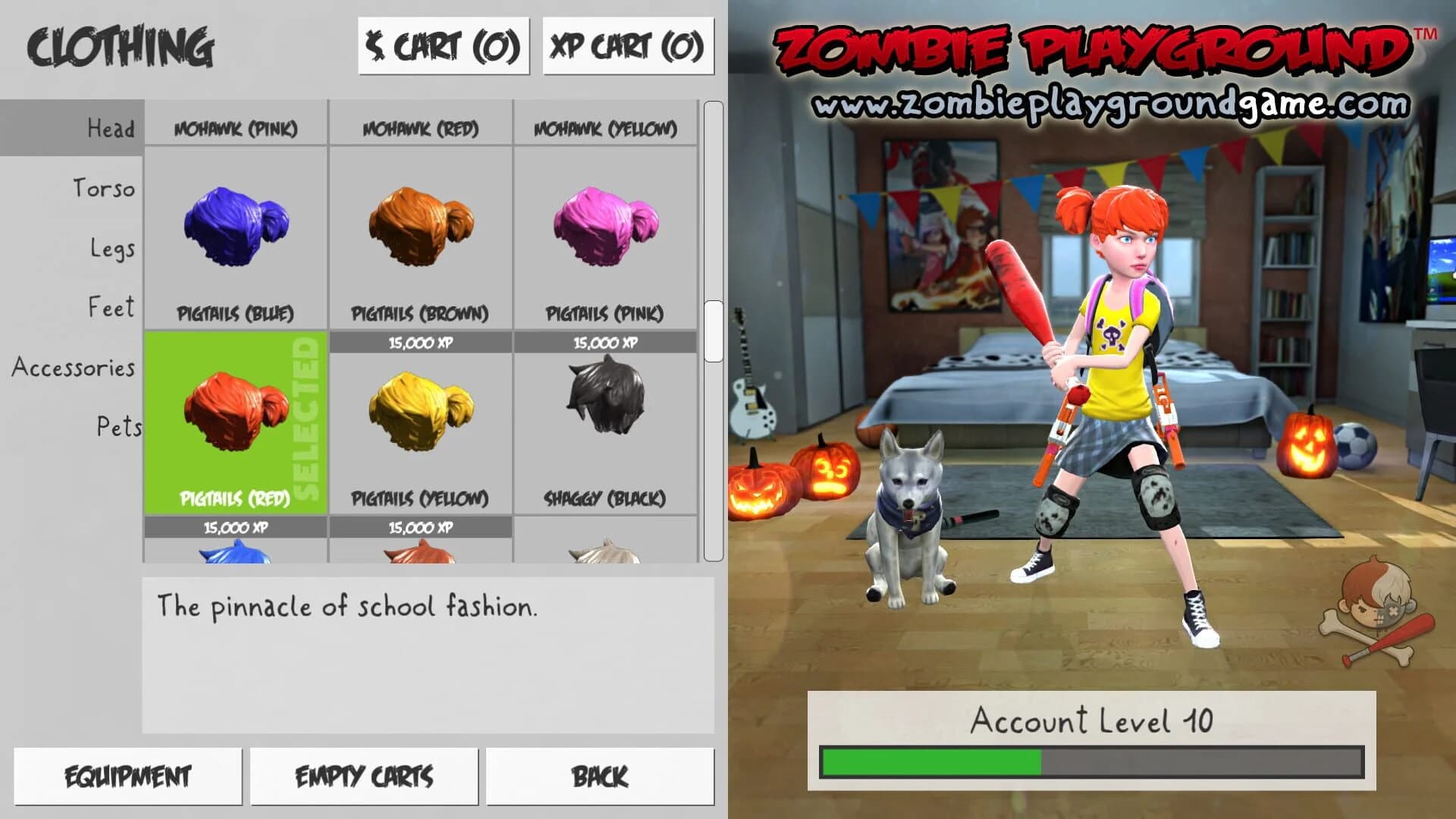Click the Back button
The image size is (1456, 819).
[599, 775]
